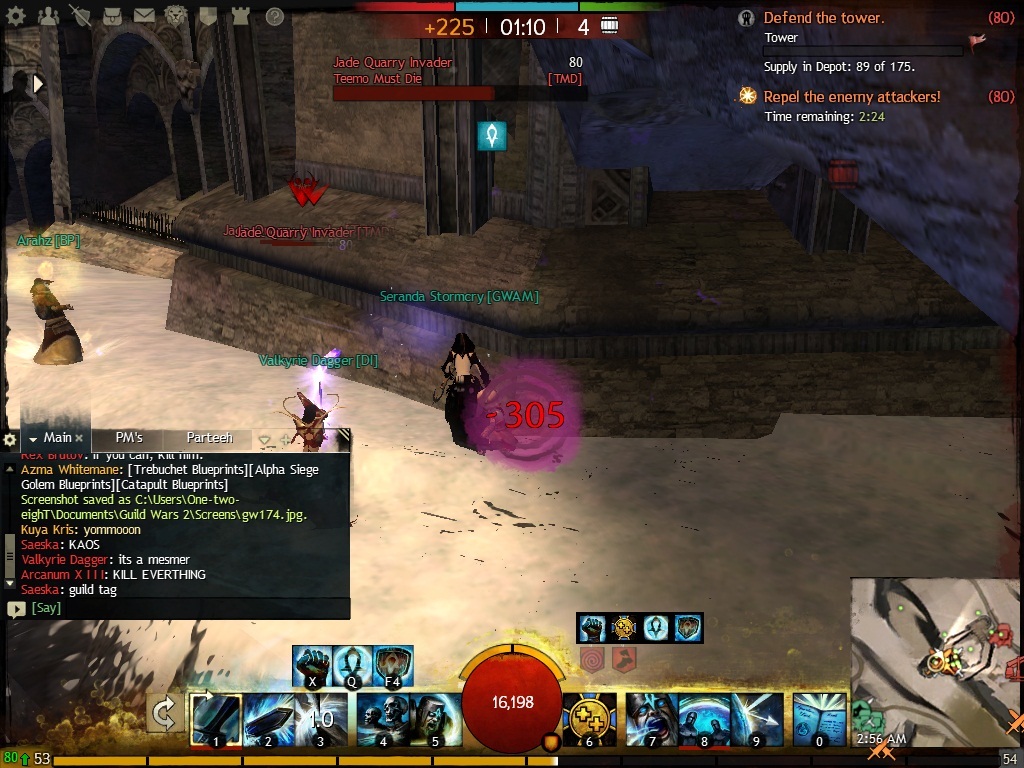This screenshot has height=768, width=1024.
Task: Open the mail envelope icon
Action: 144,16
